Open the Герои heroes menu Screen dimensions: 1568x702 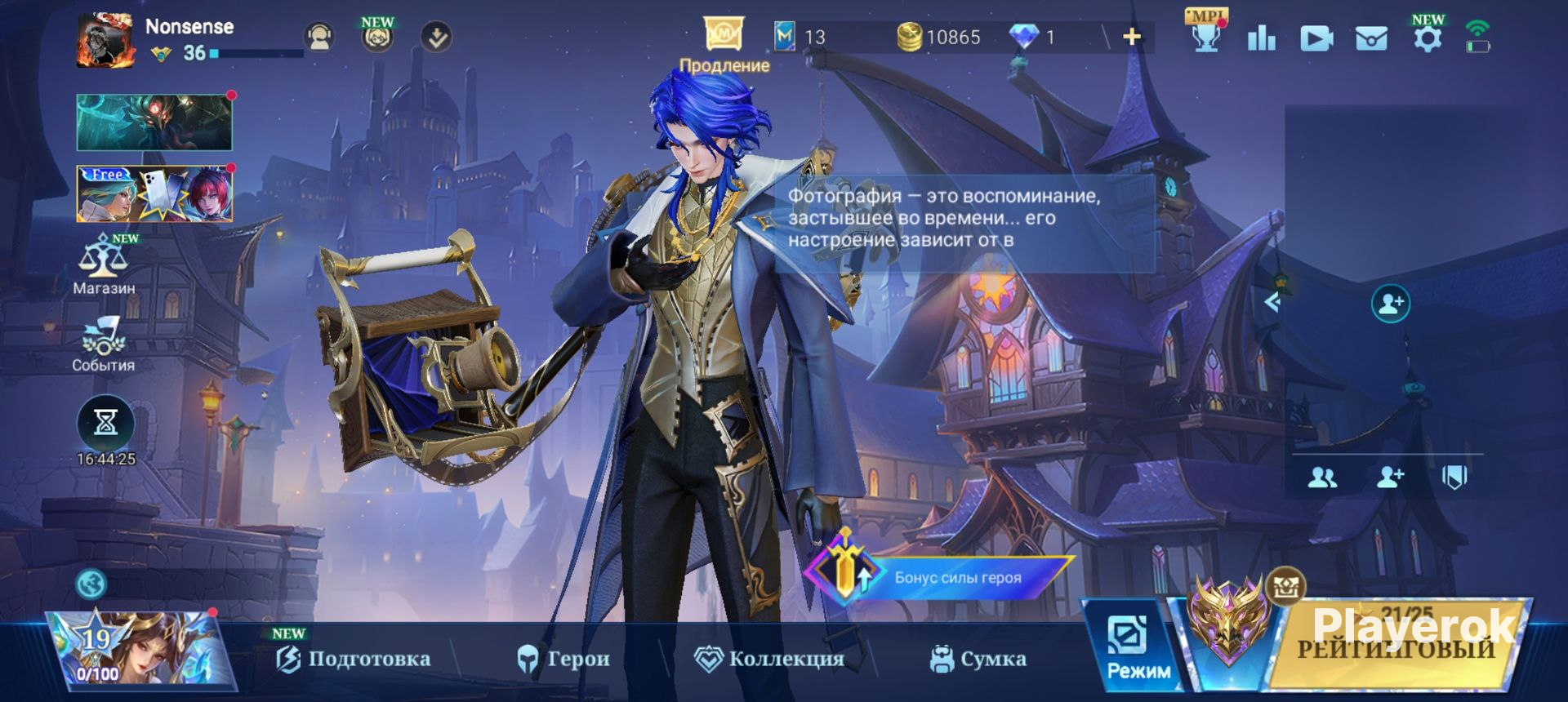[x=563, y=659]
